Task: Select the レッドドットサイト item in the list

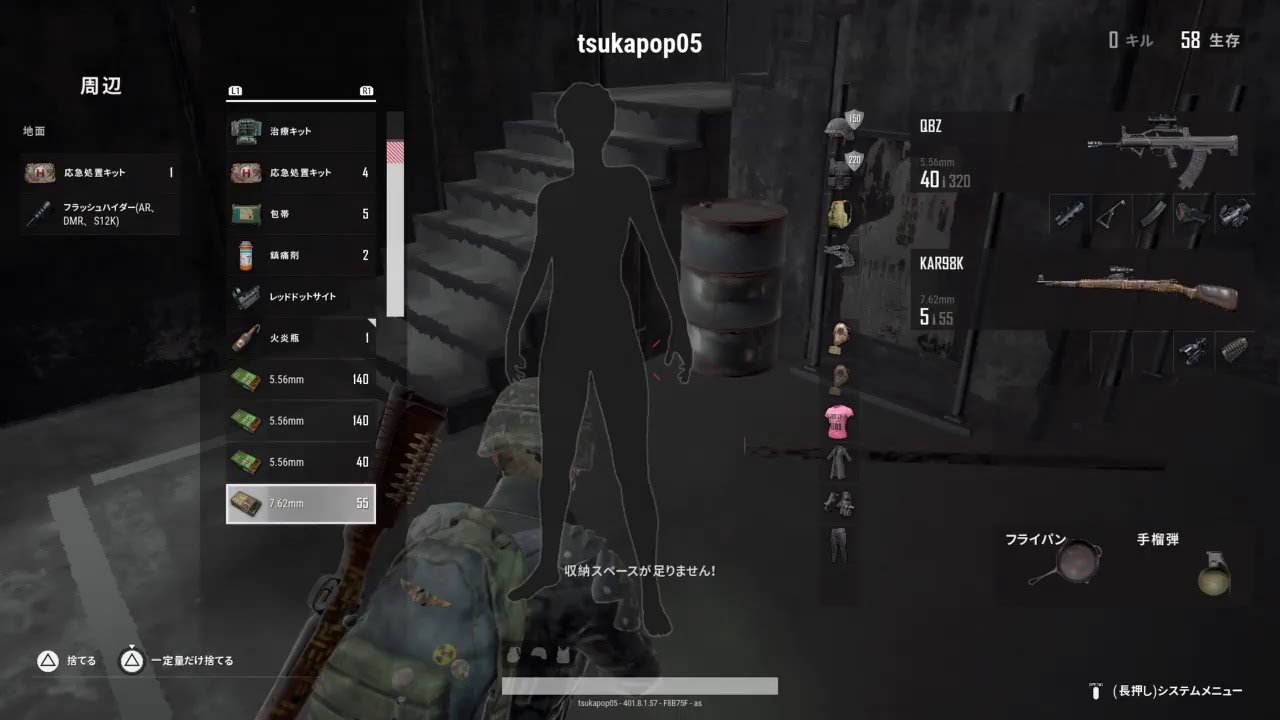Action: 300,296
